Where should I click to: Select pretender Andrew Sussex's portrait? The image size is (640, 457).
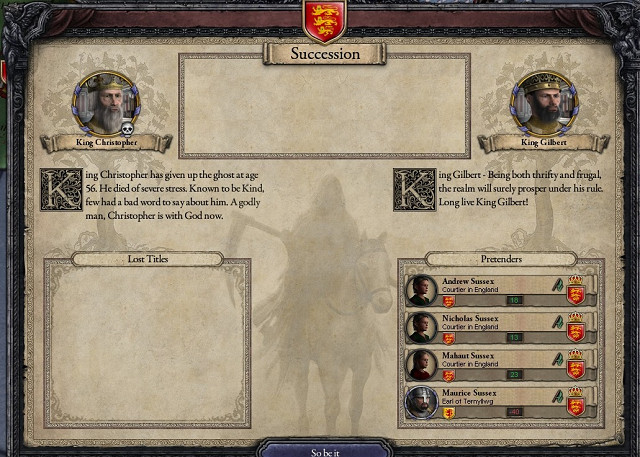click(422, 290)
